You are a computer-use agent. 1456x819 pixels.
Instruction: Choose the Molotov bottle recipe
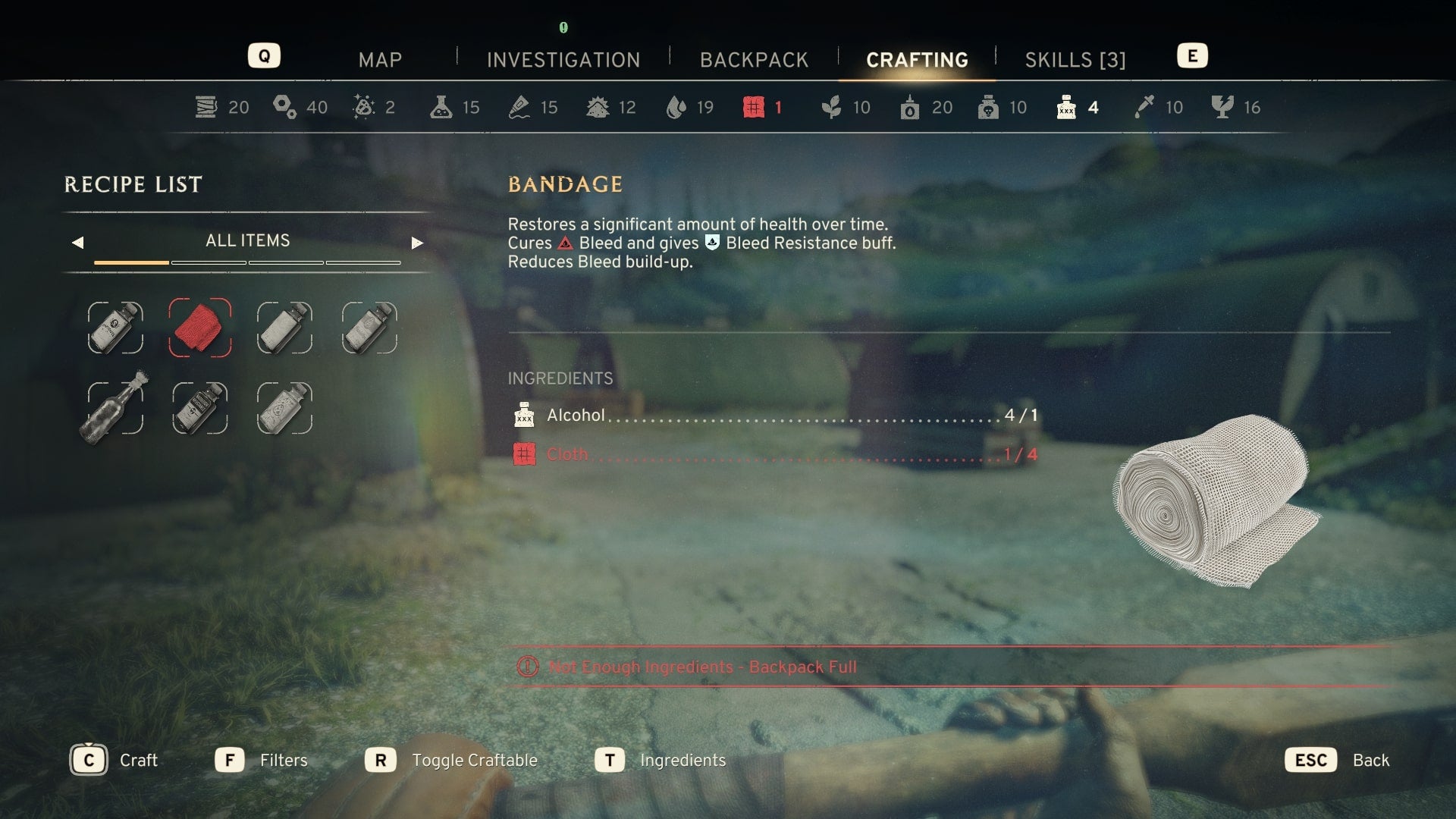pyautogui.click(x=115, y=407)
